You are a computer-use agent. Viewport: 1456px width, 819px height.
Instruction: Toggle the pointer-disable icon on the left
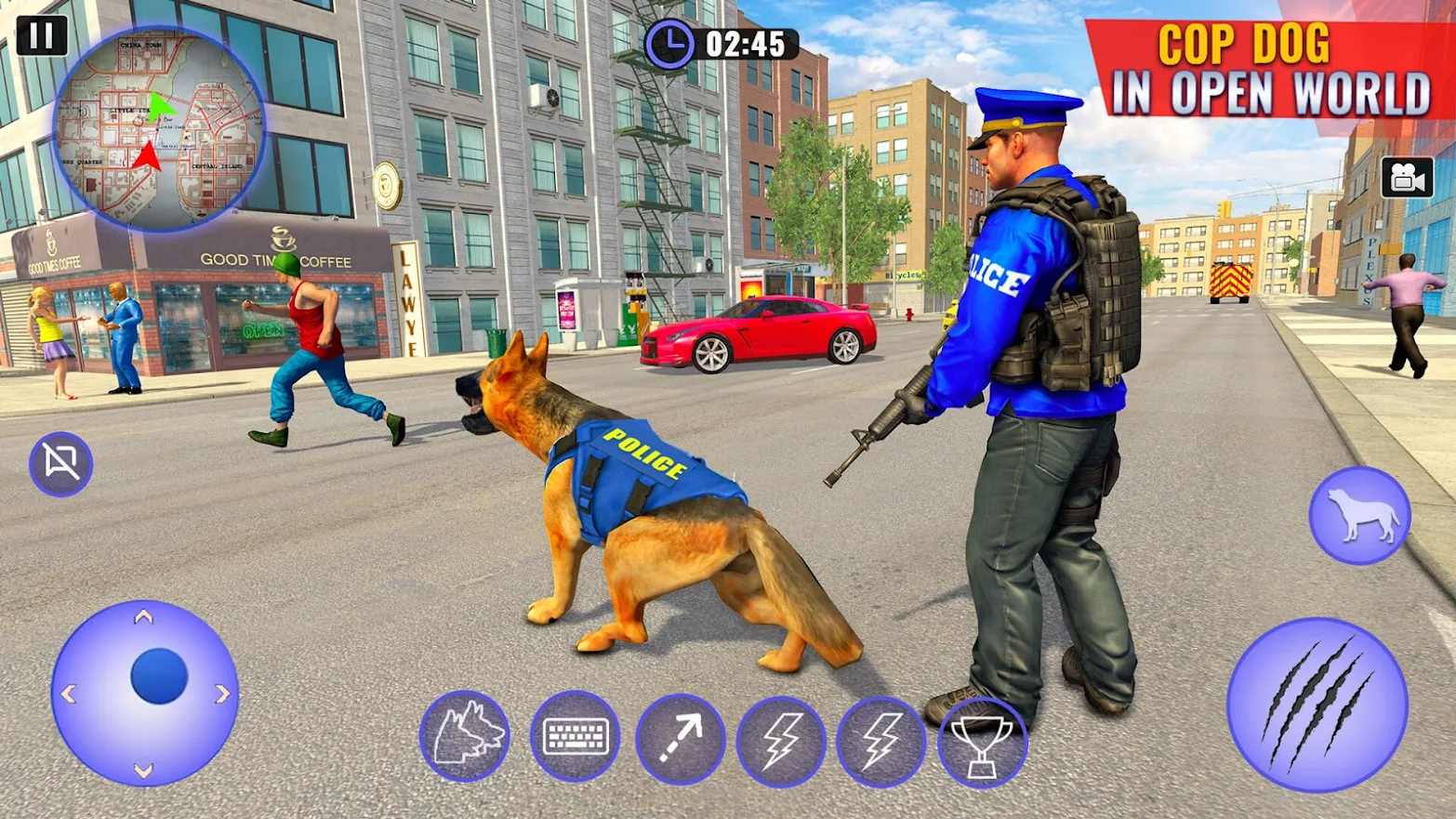(x=60, y=462)
